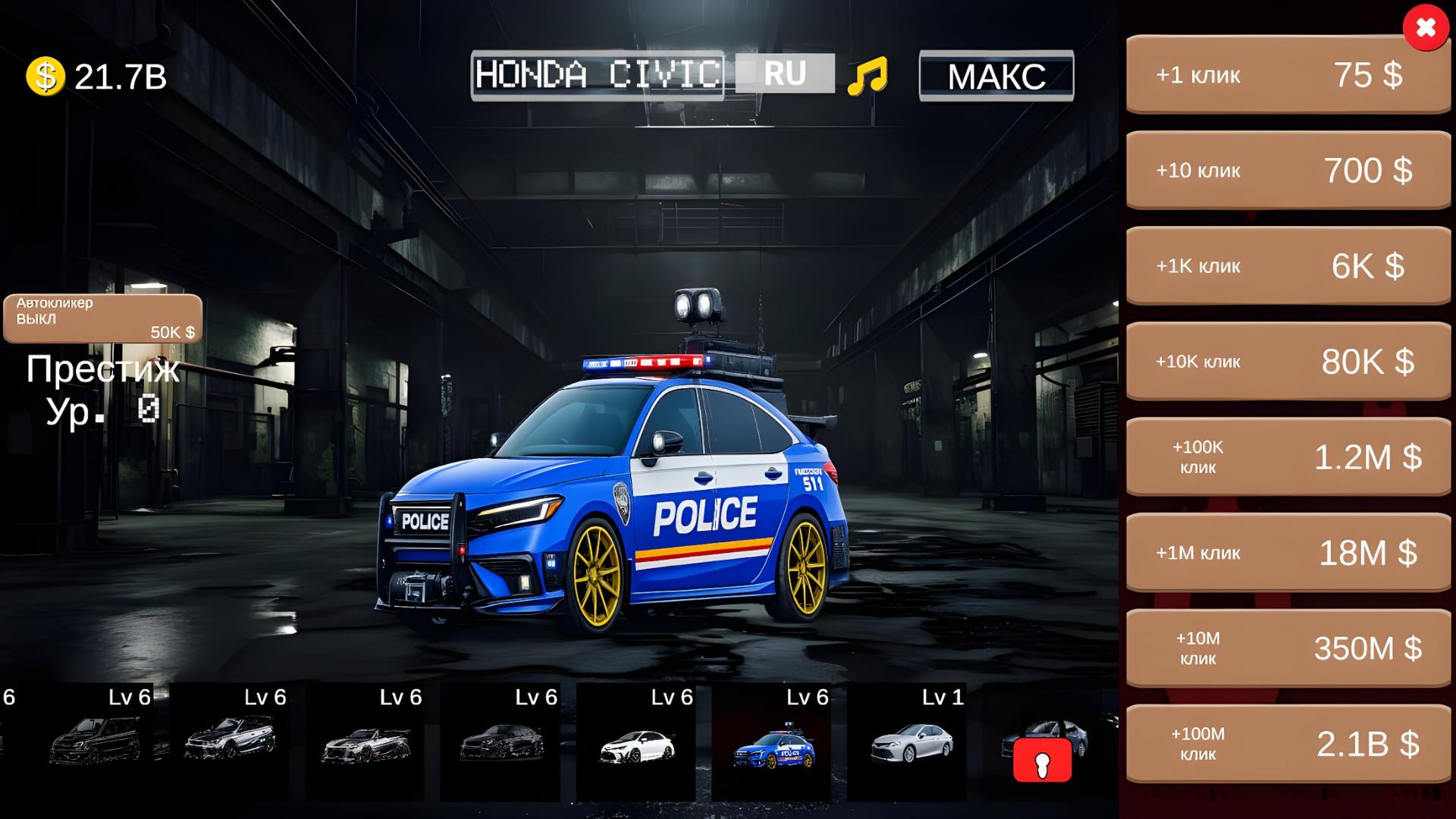Buy the +100M клик upgrade for 2.1B $
Viewport: 1456px width, 819px height.
pos(1287,743)
